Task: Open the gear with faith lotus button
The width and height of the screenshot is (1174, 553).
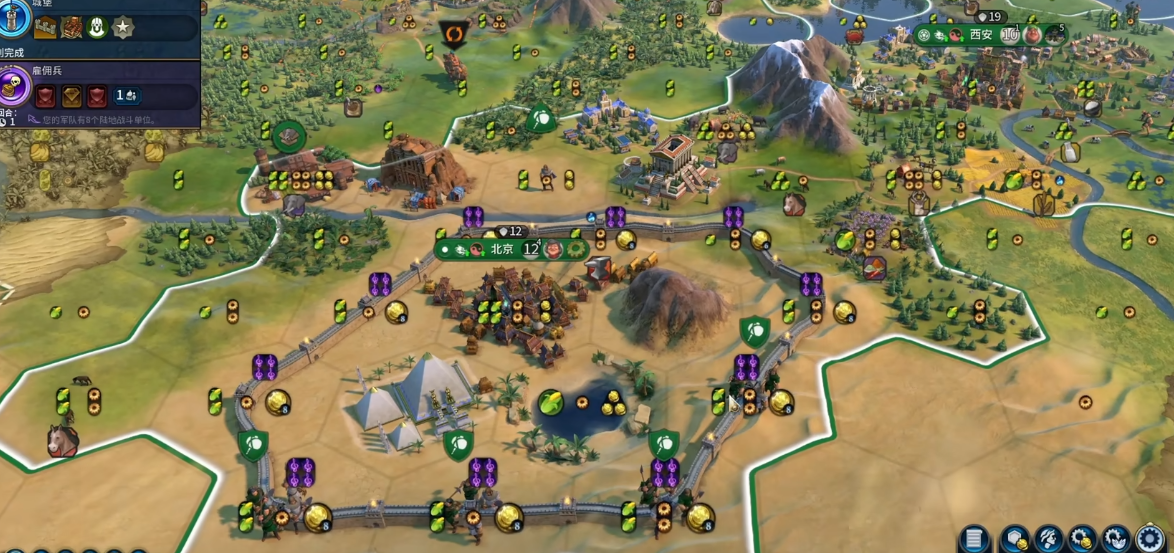Action: coord(1117,538)
